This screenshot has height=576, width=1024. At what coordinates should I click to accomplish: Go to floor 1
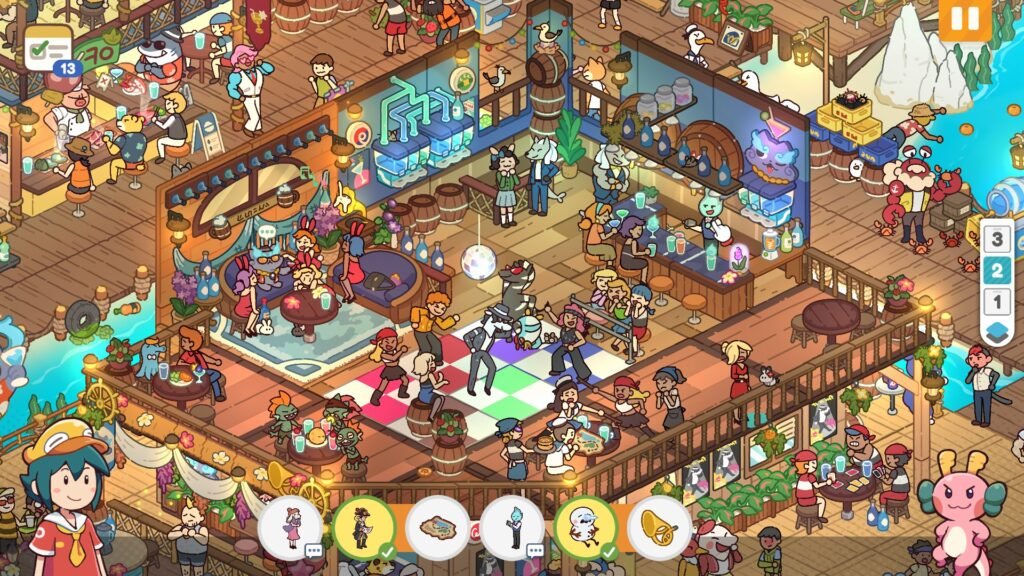pos(995,301)
